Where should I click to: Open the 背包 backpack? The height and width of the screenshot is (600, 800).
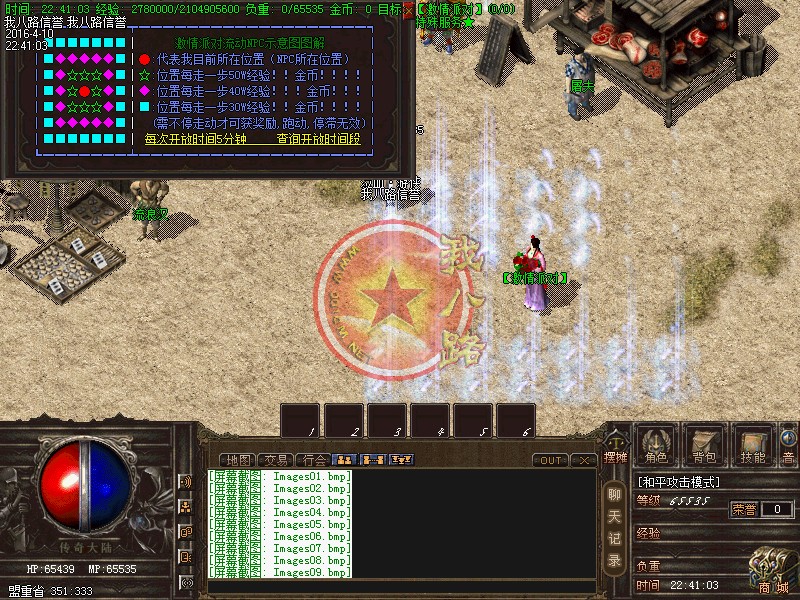click(705, 444)
